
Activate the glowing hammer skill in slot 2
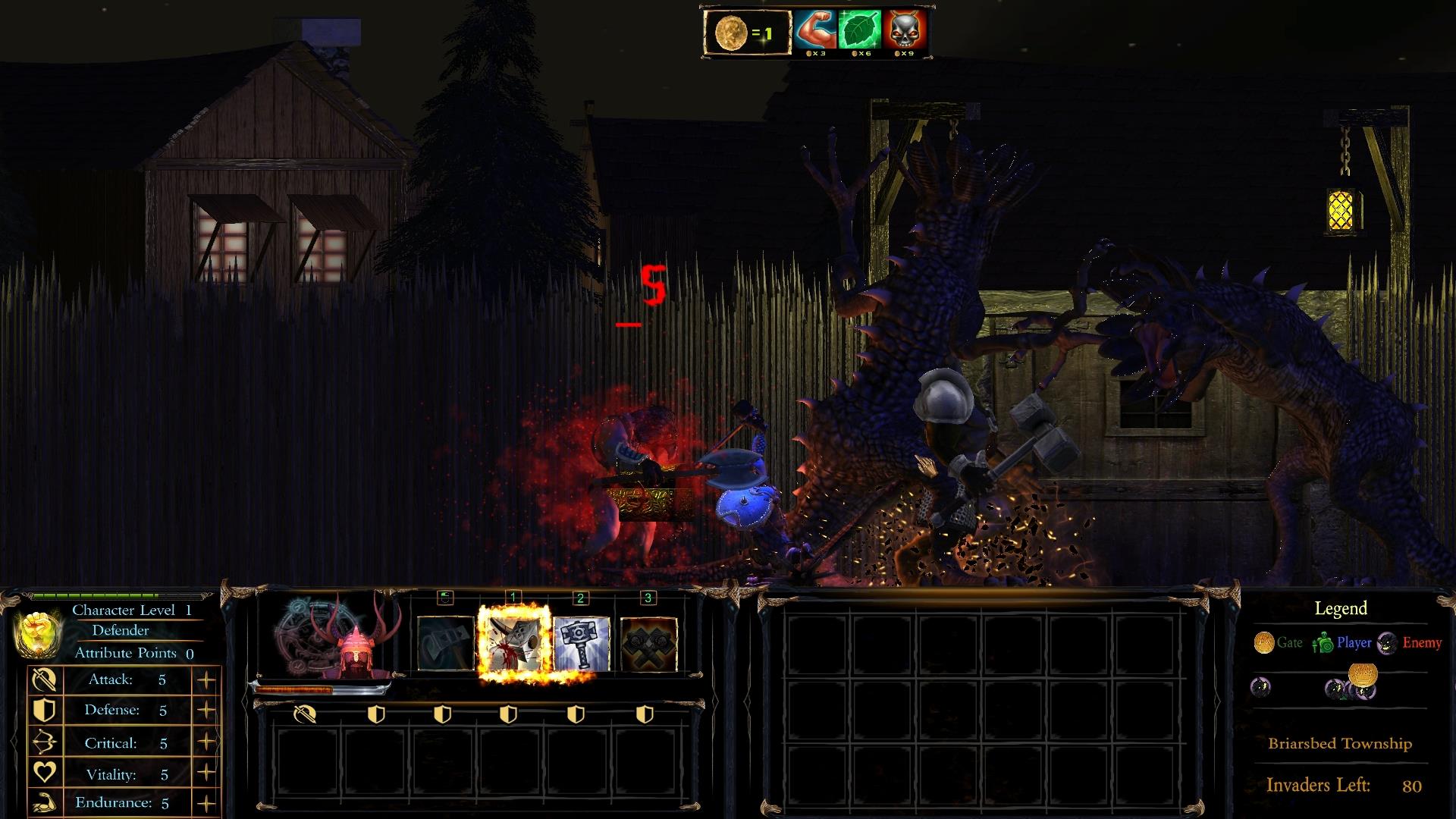click(581, 643)
